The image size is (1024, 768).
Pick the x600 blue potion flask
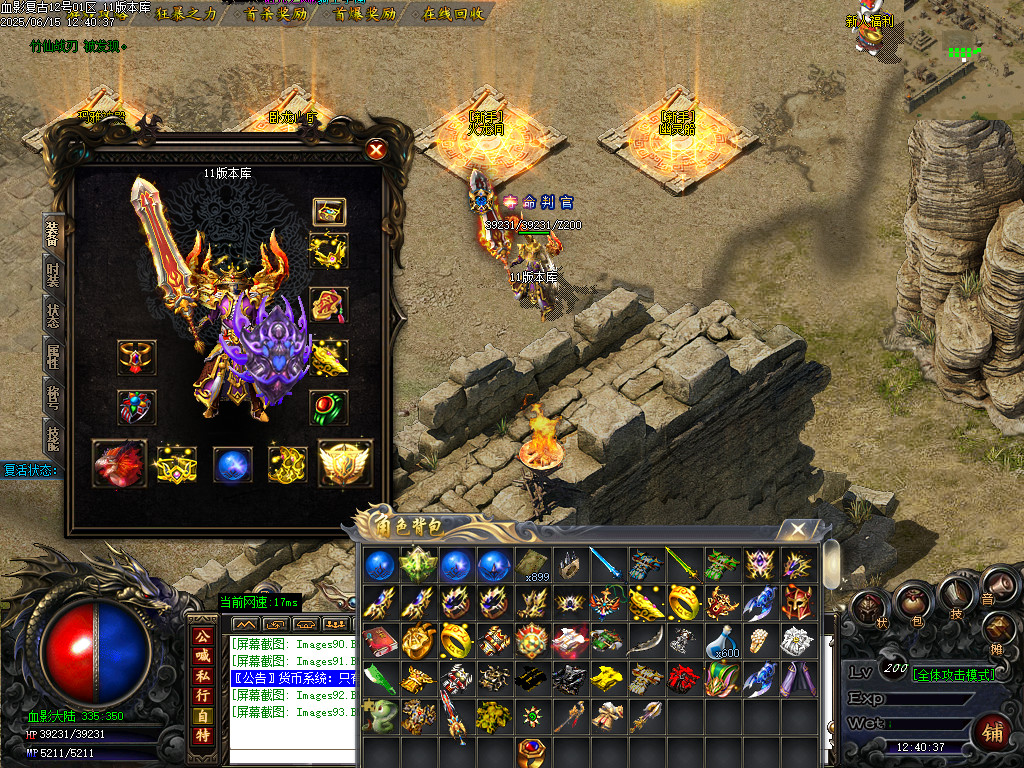pyautogui.click(x=724, y=640)
